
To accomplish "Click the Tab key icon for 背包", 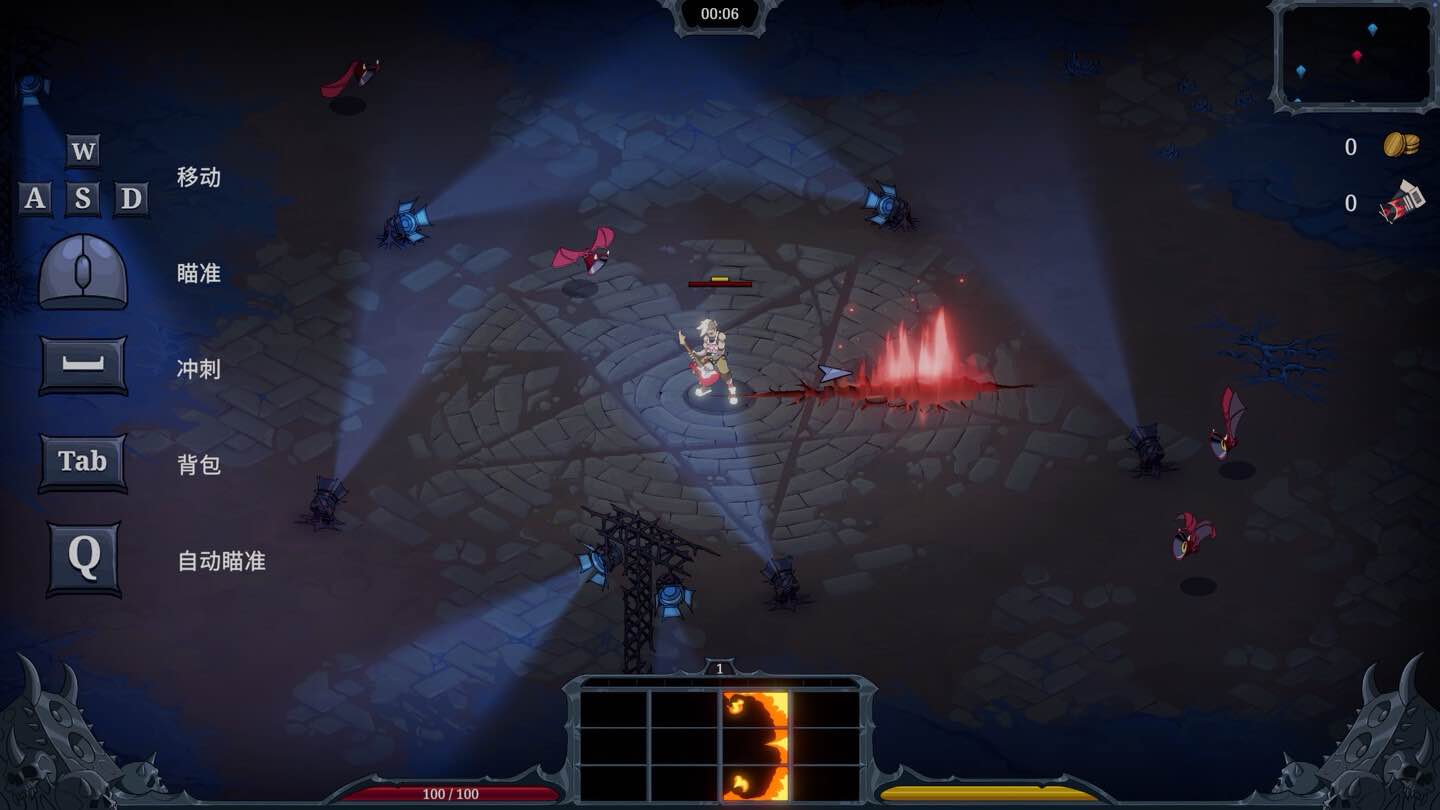I will [82, 461].
